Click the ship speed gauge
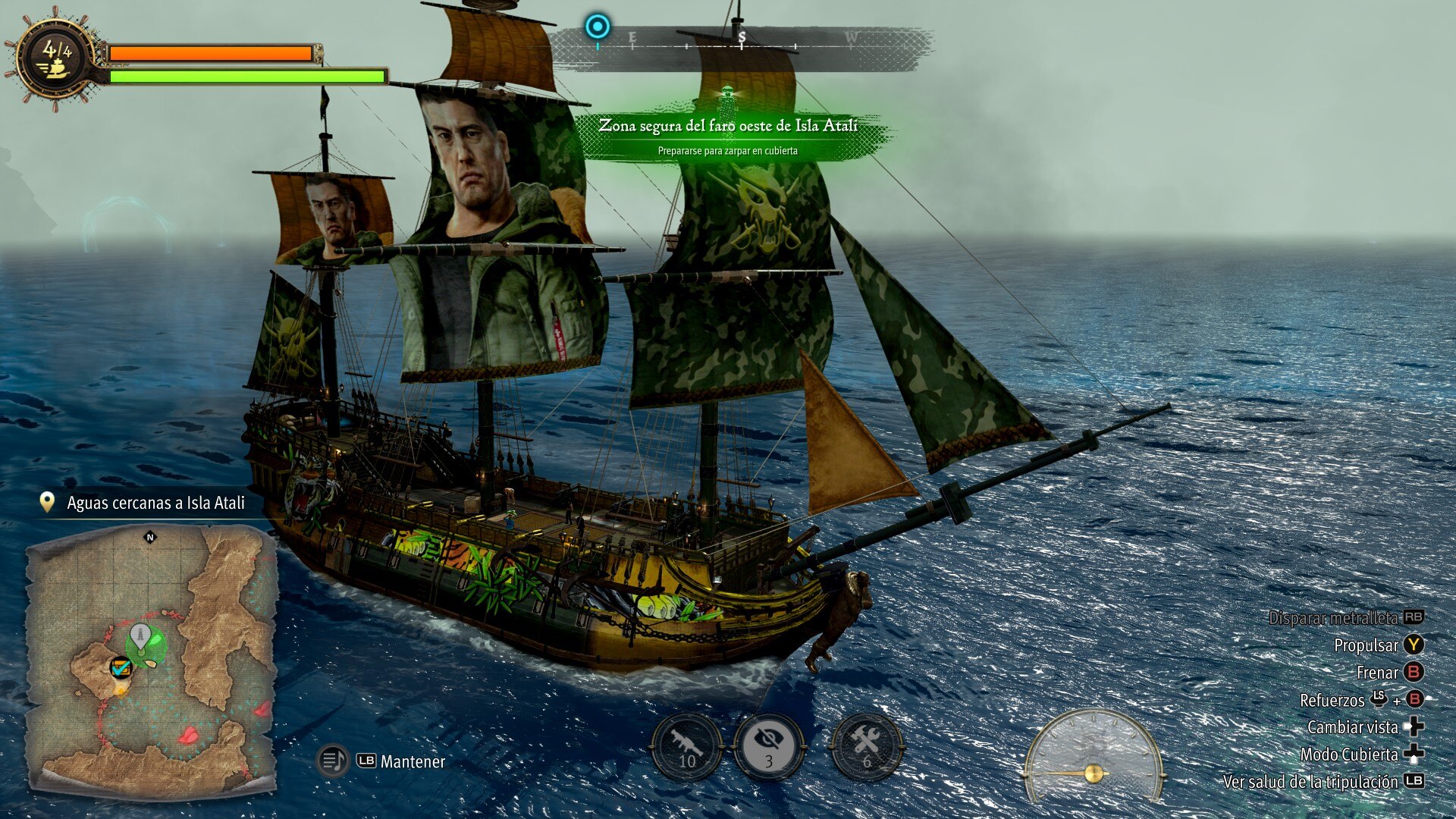The height and width of the screenshot is (819, 1456). tap(1094, 757)
